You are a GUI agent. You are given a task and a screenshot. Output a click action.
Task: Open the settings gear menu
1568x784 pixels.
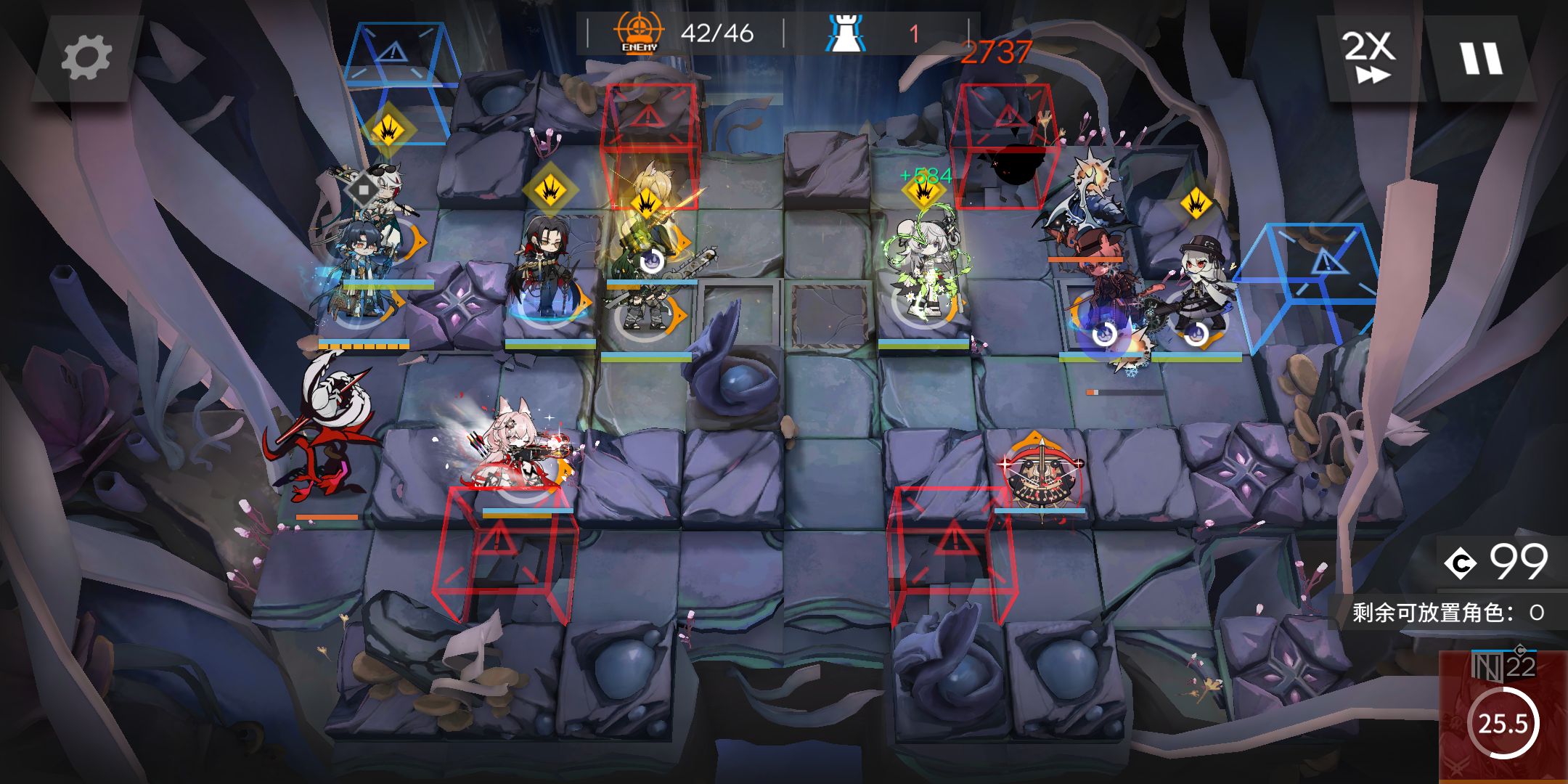86,58
